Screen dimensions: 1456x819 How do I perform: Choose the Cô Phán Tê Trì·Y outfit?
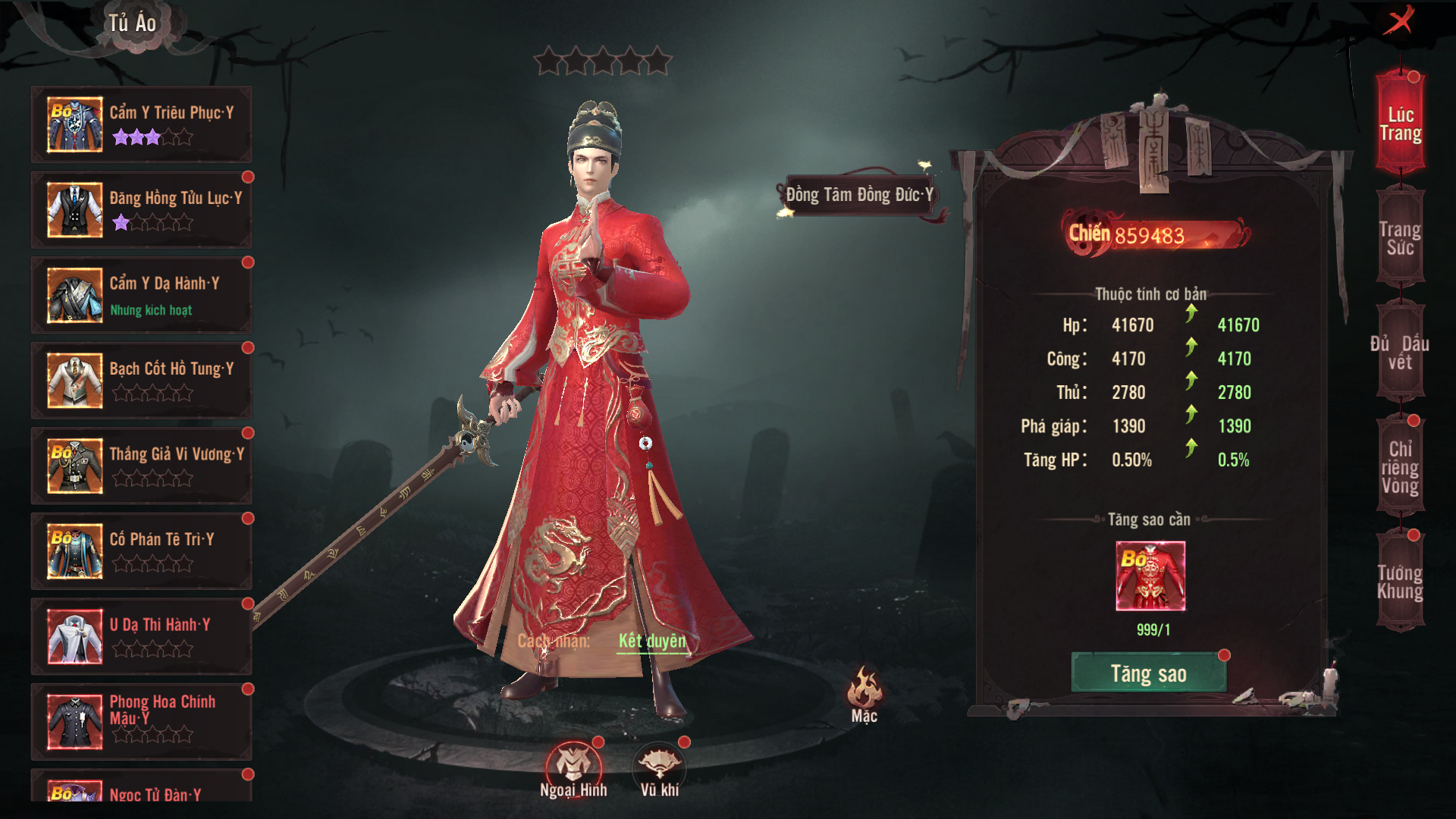pyautogui.click(x=142, y=551)
